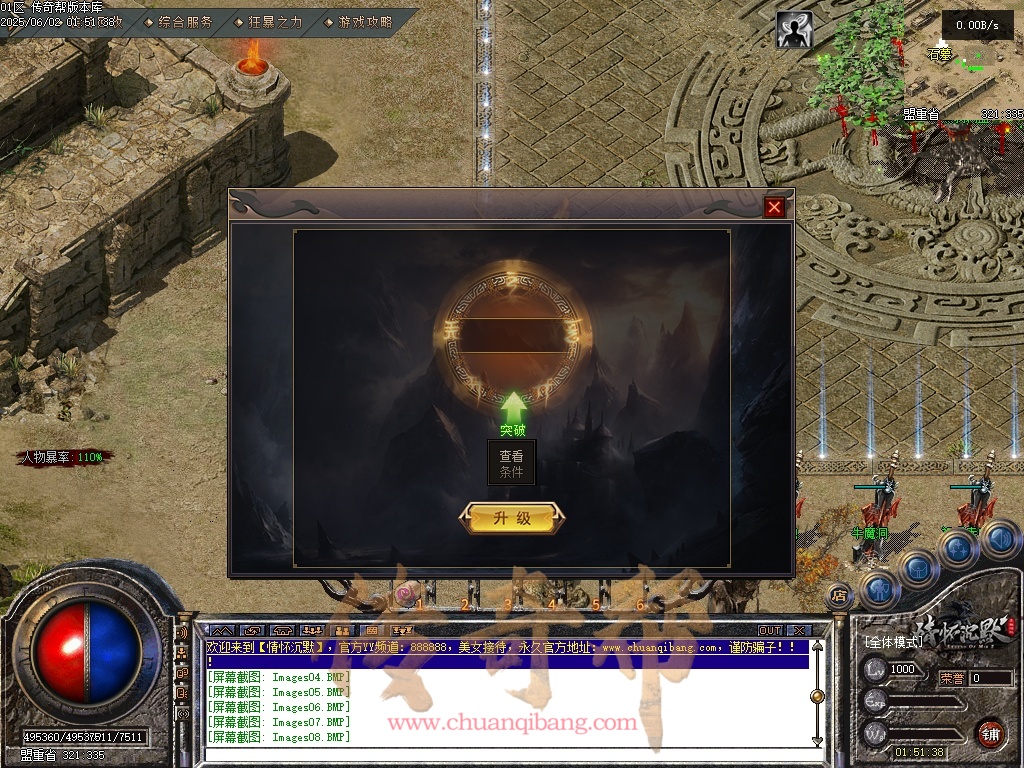Viewport: 1024px width, 768px height.
Task: Toggle the sound speaker round button
Action: click(999, 539)
